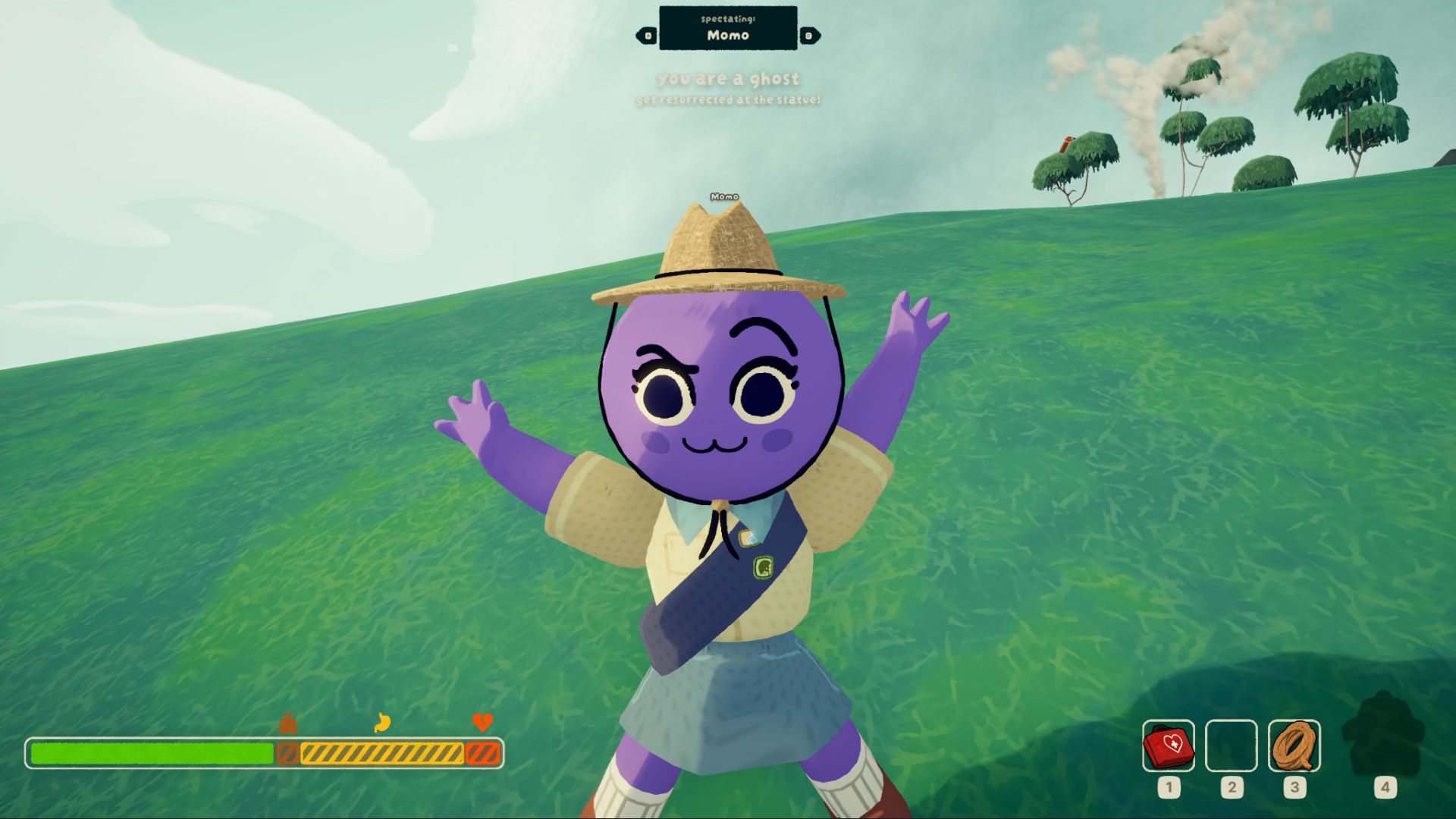Select the red first aid kit slot

[x=1168, y=746]
